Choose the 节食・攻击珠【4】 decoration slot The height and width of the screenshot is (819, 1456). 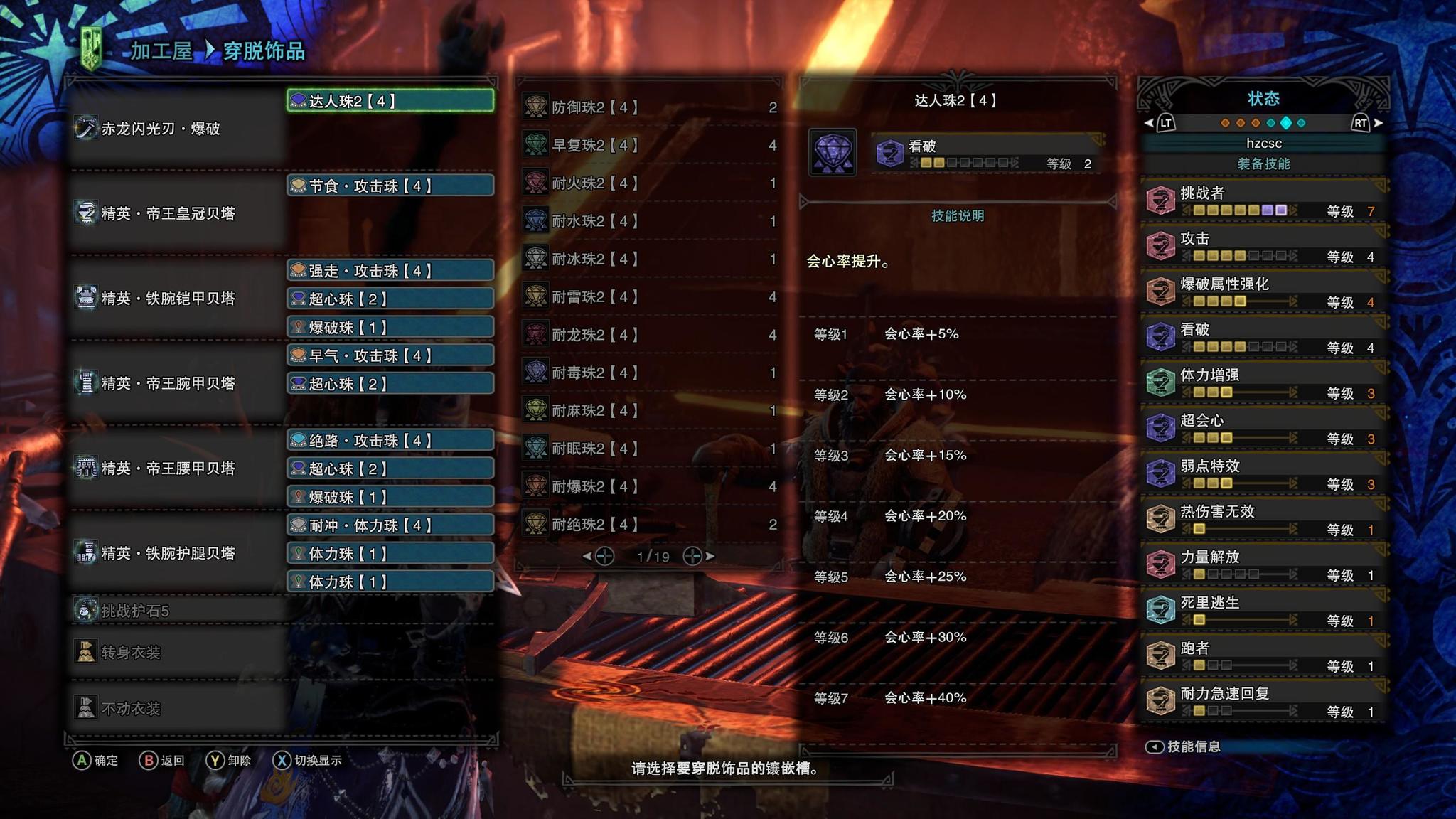pyautogui.click(x=390, y=186)
